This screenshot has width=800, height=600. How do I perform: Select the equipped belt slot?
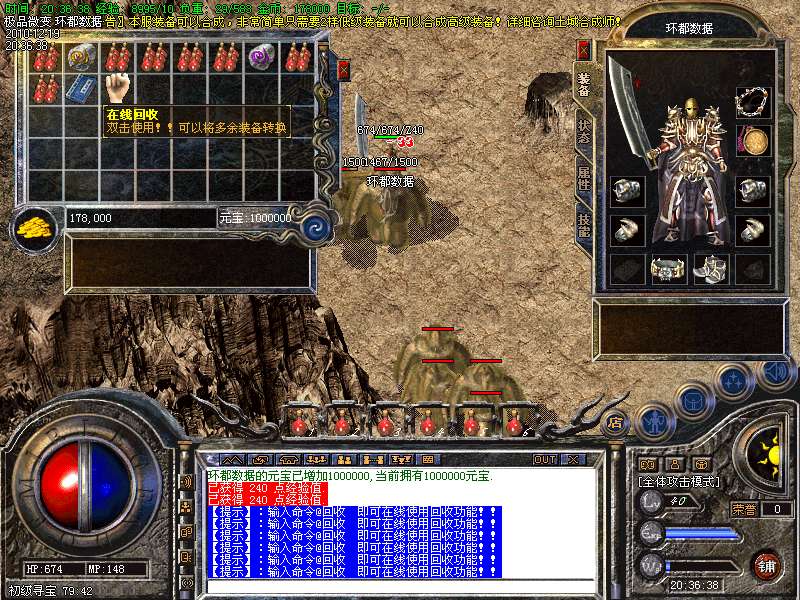667,268
